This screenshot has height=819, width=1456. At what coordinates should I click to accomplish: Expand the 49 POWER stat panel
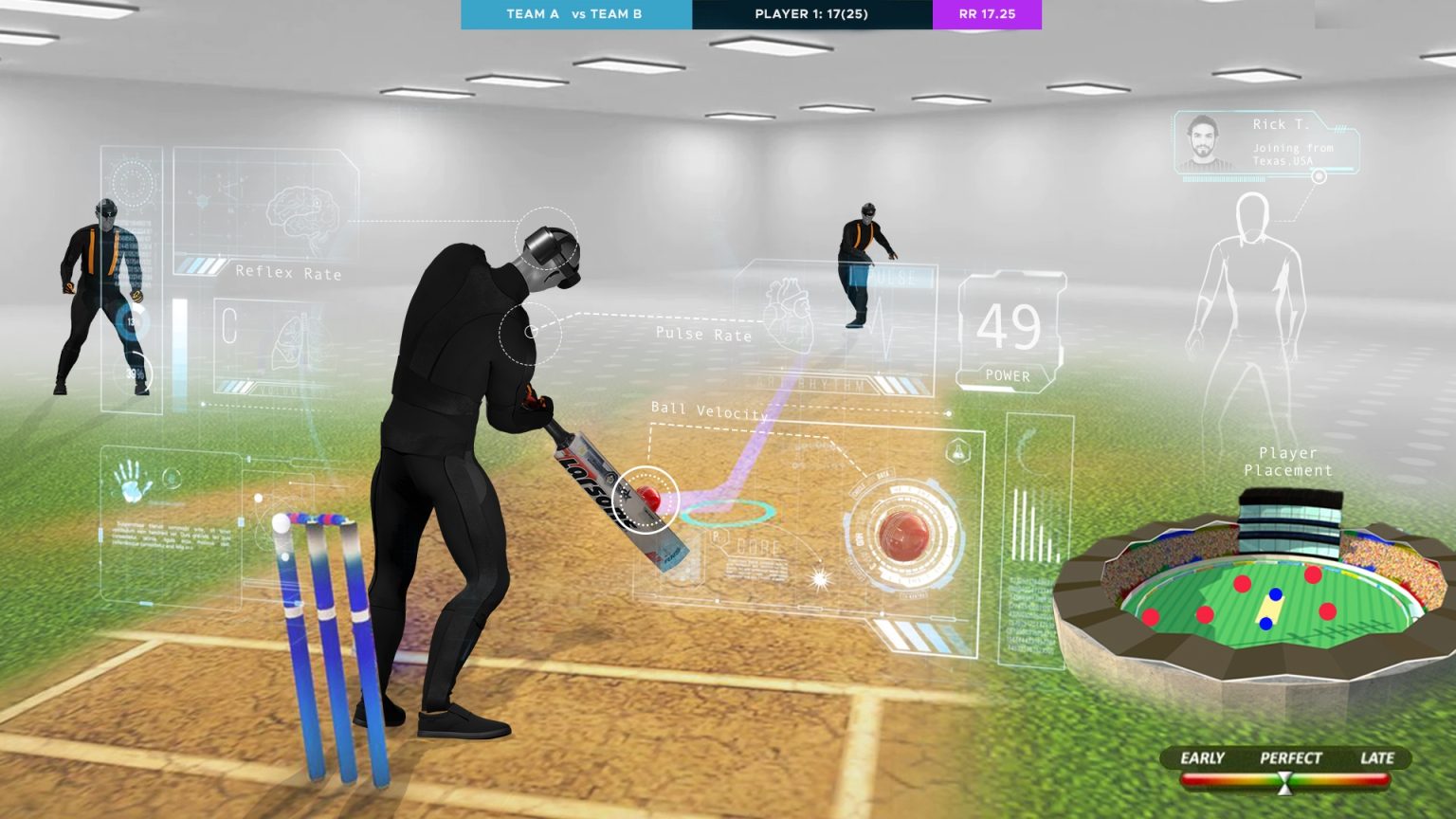click(x=1009, y=327)
